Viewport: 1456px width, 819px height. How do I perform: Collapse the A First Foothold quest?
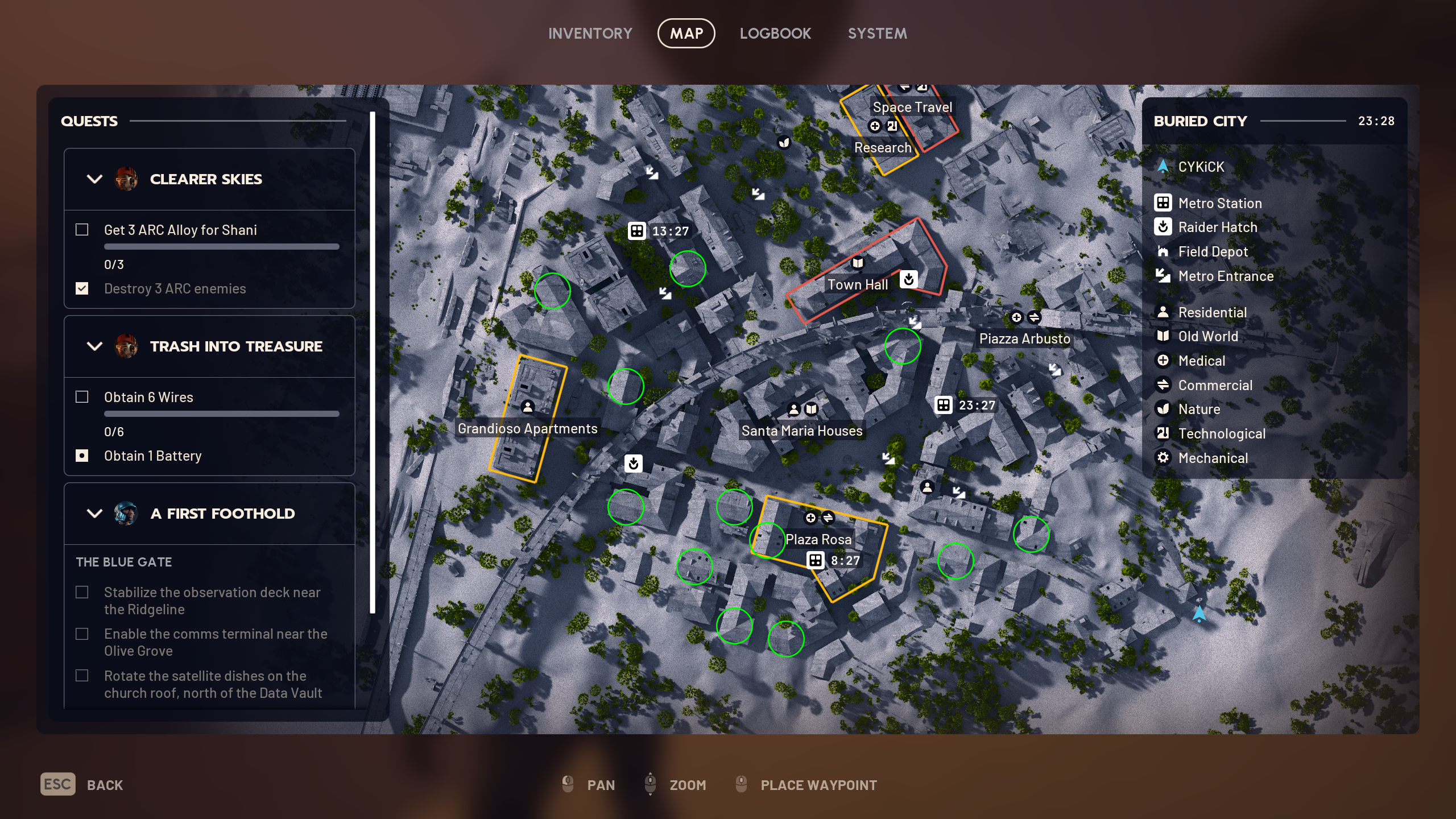tap(94, 514)
